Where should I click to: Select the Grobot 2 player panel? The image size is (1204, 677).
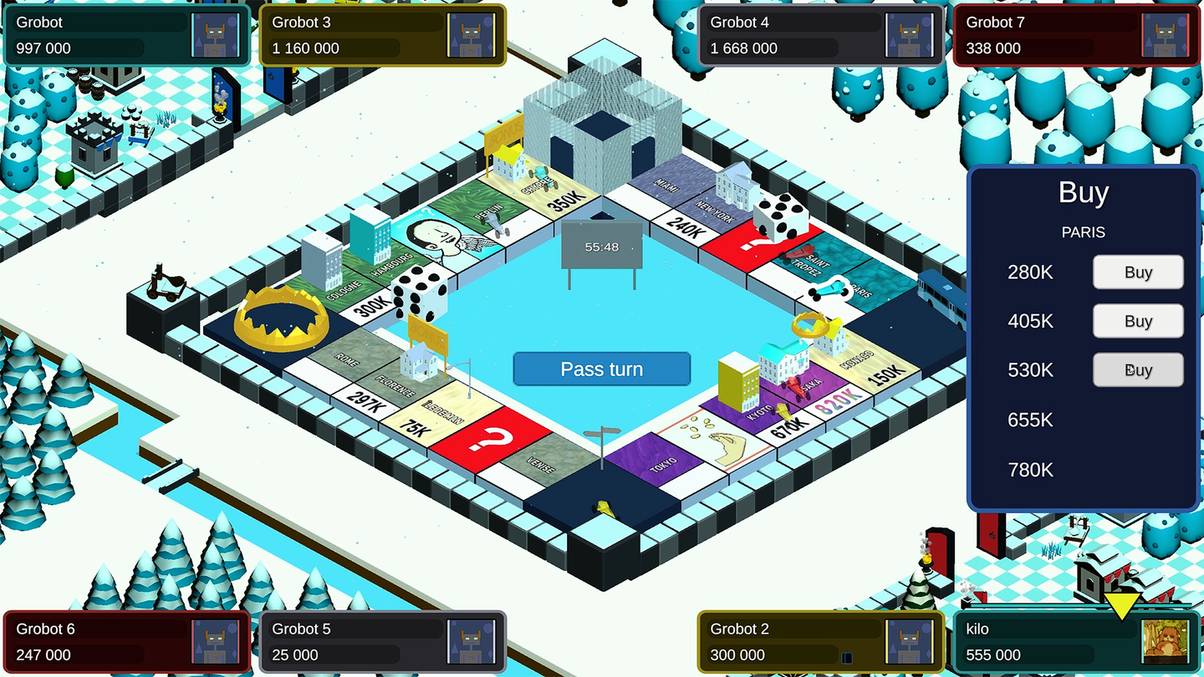pos(820,642)
